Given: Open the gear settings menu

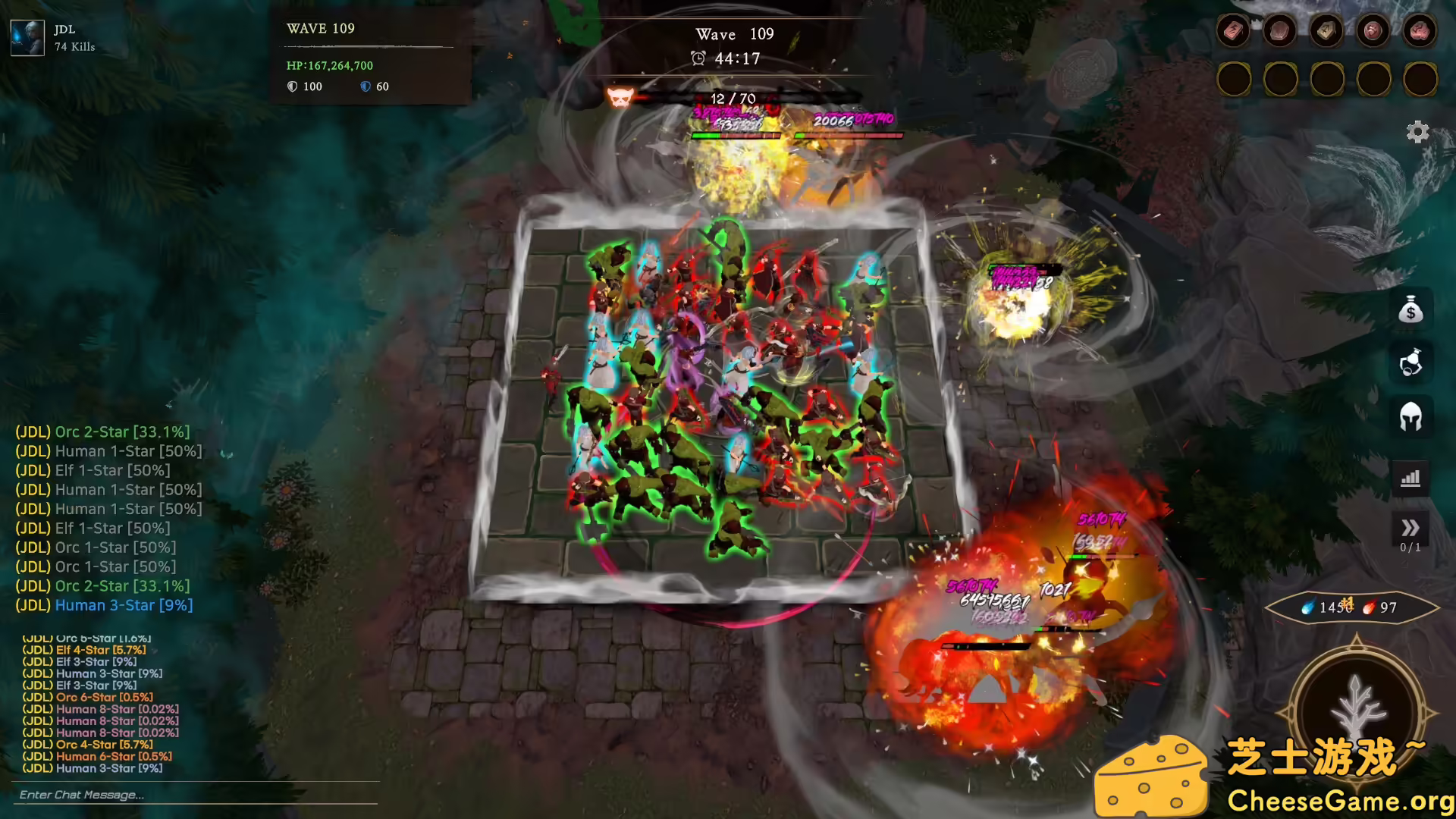Looking at the screenshot, I should coord(1417,132).
